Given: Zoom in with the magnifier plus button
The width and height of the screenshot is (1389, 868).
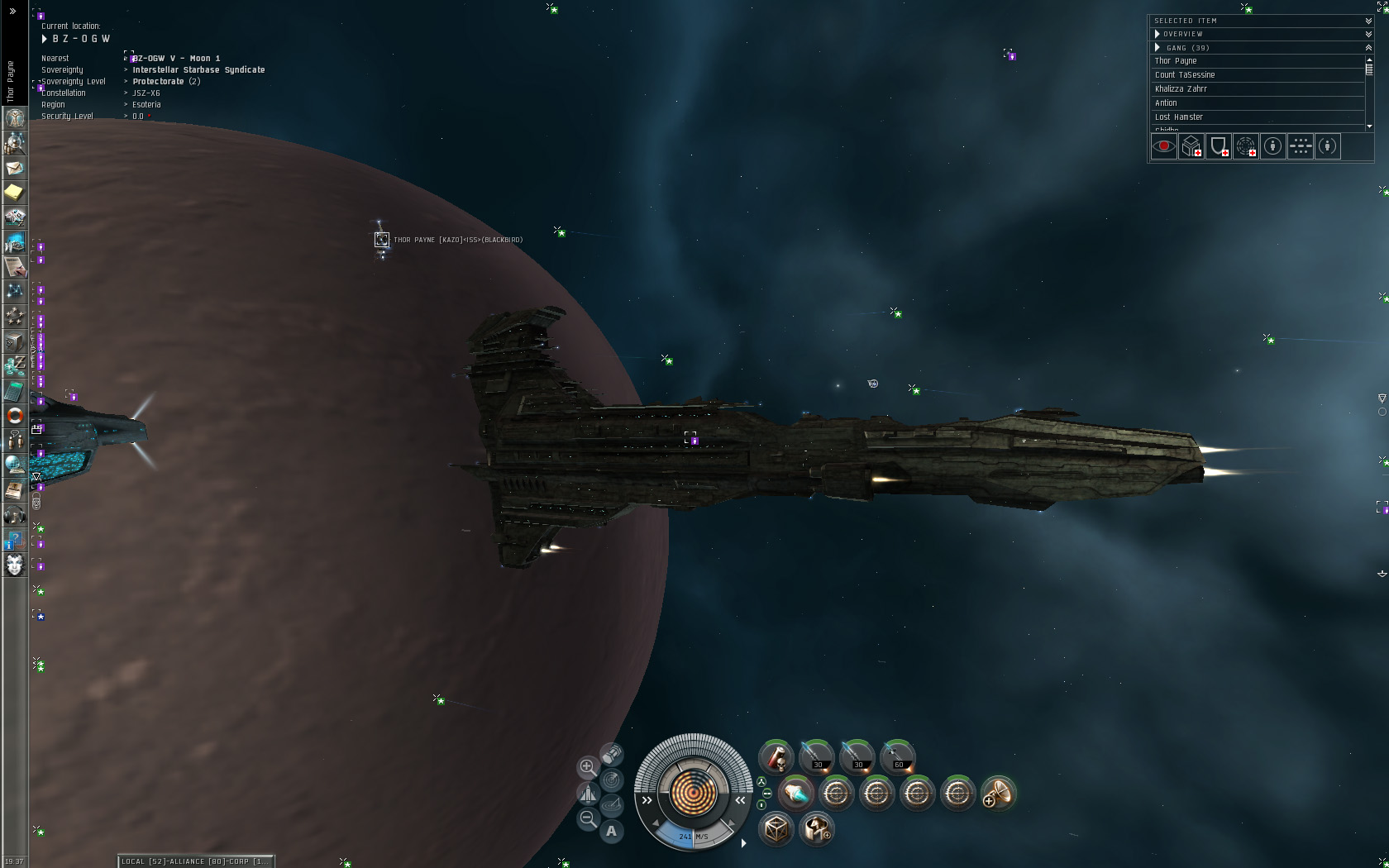Looking at the screenshot, I should coord(587,767).
